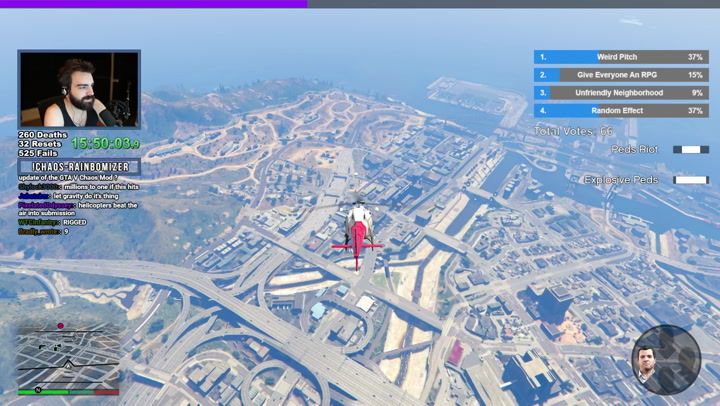
Task: Choose the Unfriendly Neighborhood vote row
Action: click(x=620, y=93)
